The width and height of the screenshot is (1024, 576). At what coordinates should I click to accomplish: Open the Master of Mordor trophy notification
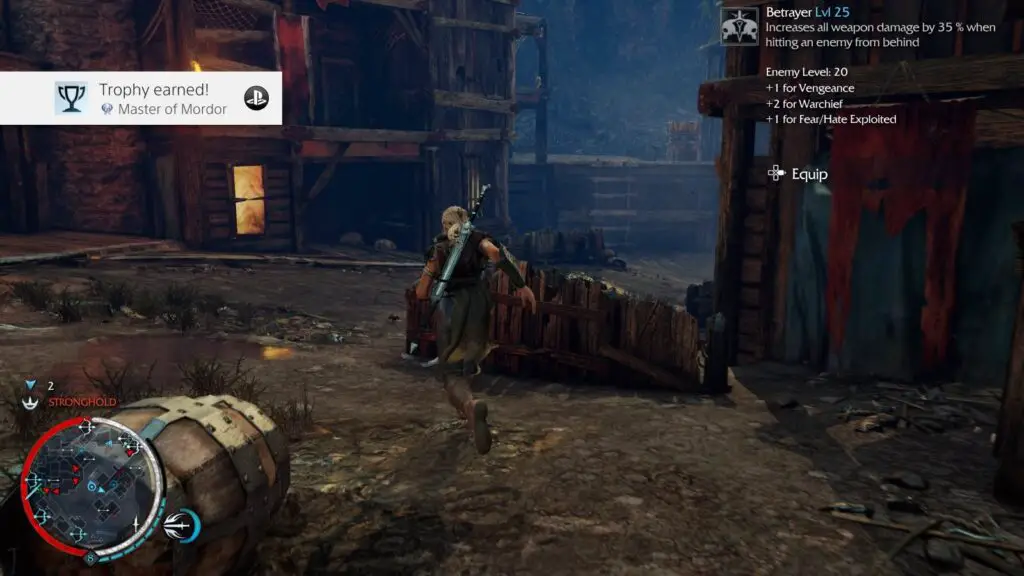coord(140,98)
